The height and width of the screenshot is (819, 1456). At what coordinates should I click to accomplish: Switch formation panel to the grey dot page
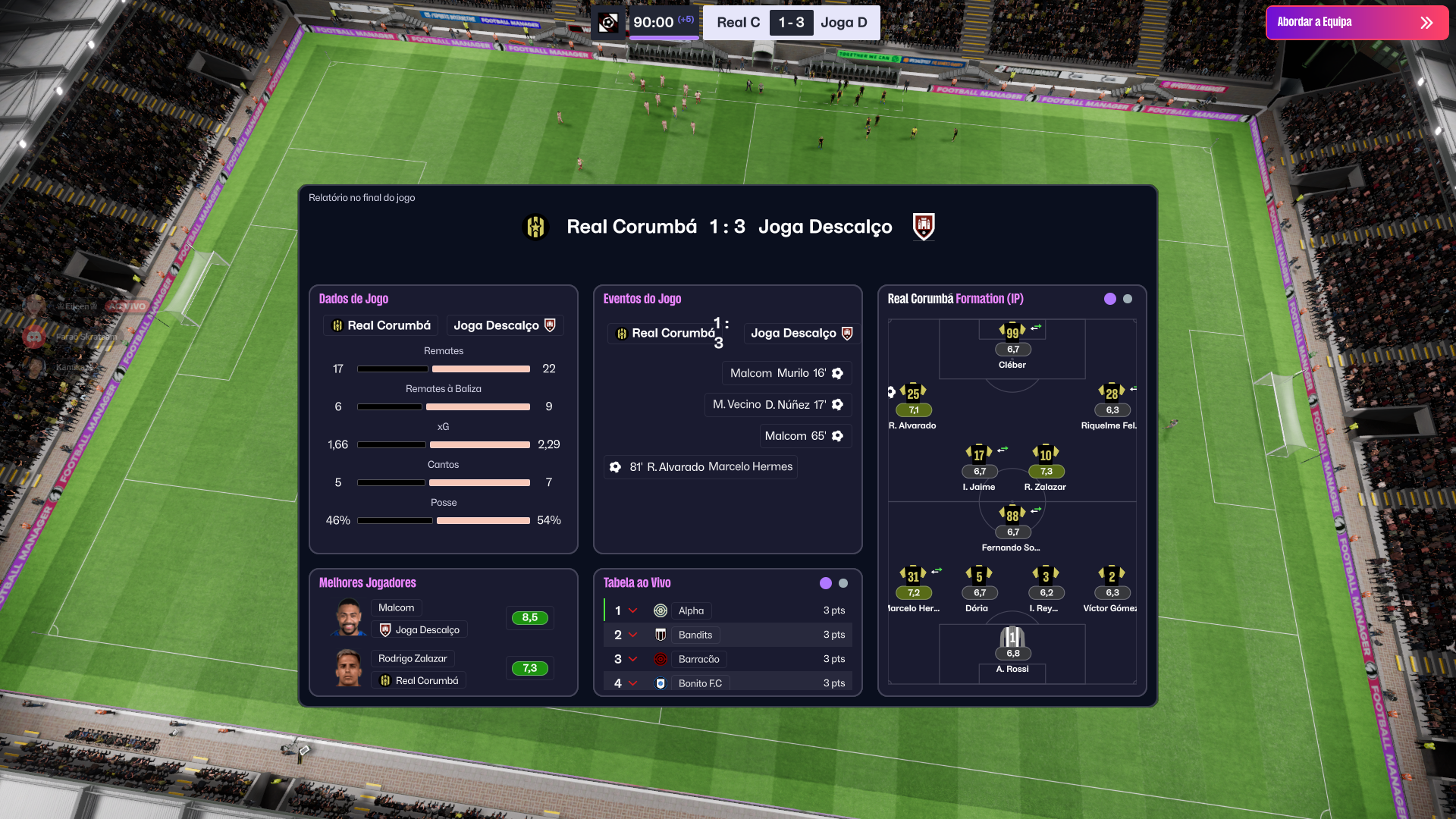pos(1128,299)
